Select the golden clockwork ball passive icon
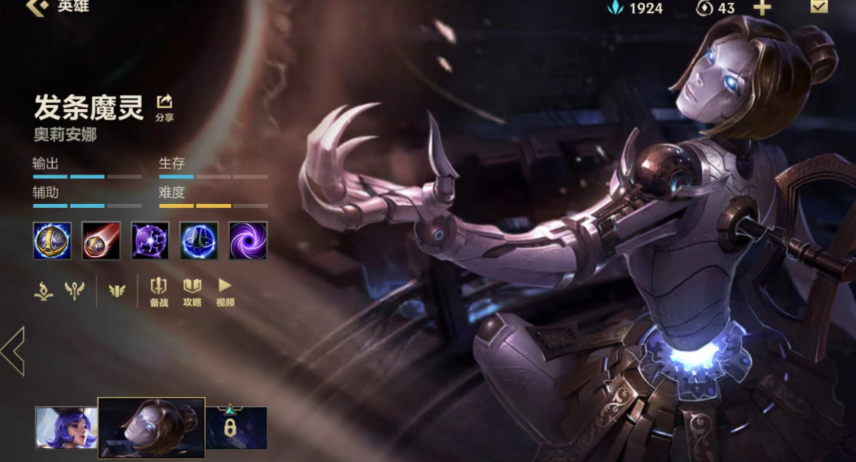The width and height of the screenshot is (856, 462). coord(52,241)
